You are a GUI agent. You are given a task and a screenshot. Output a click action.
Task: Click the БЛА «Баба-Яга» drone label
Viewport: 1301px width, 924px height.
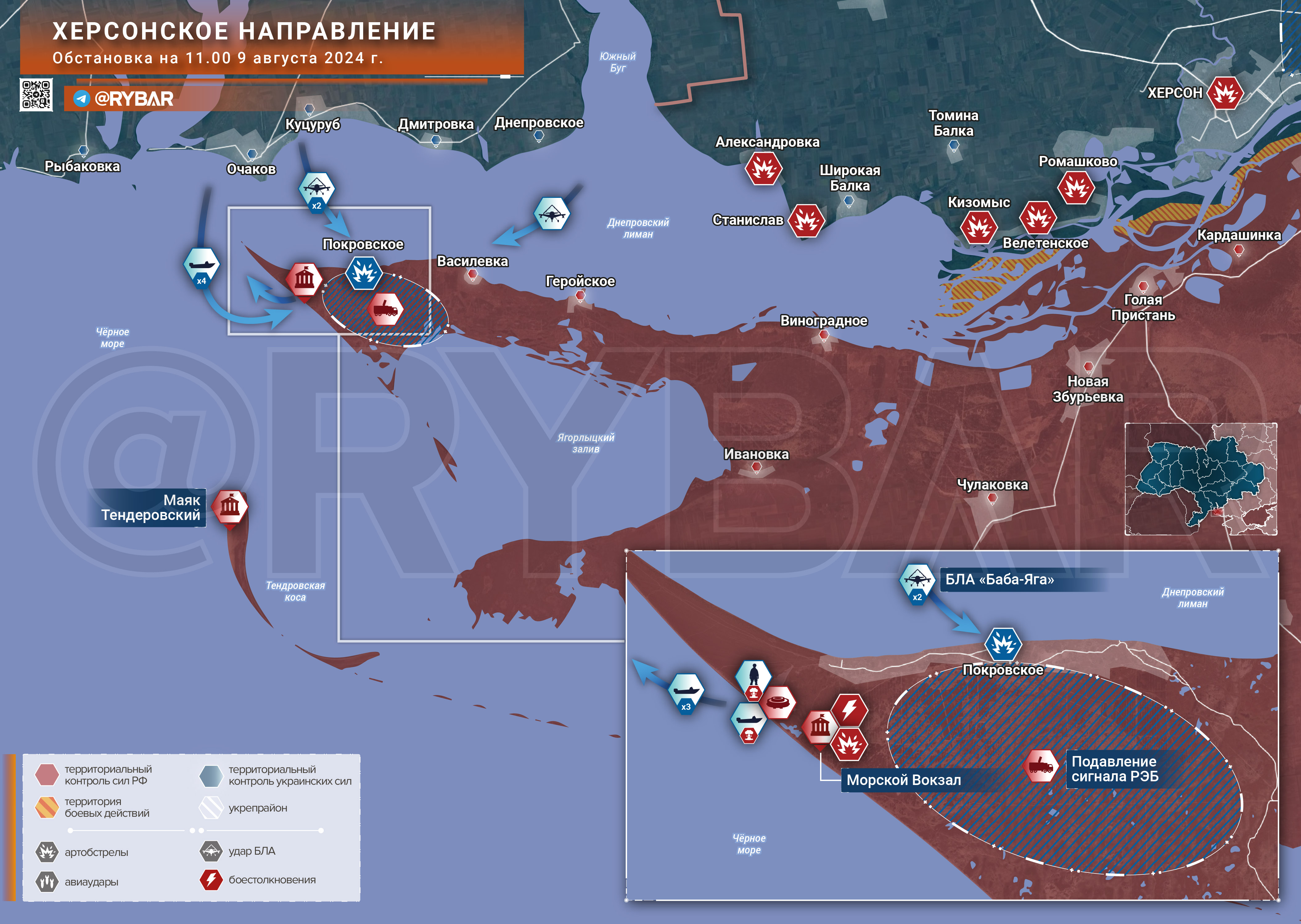click(x=999, y=580)
